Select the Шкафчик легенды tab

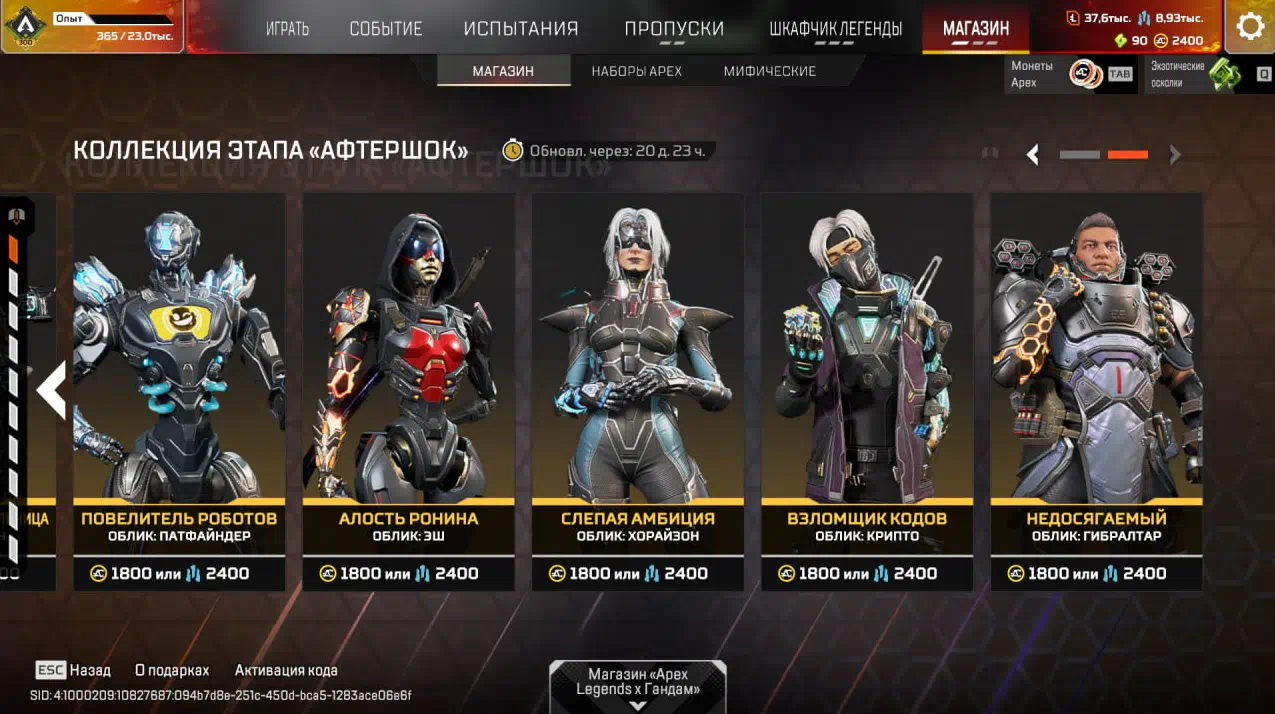[835, 29]
